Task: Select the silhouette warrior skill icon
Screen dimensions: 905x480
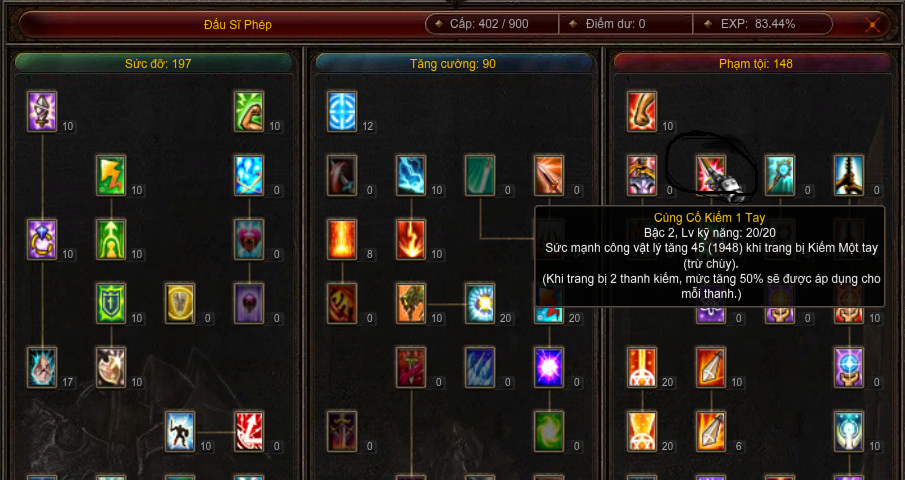Action: (x=180, y=431)
